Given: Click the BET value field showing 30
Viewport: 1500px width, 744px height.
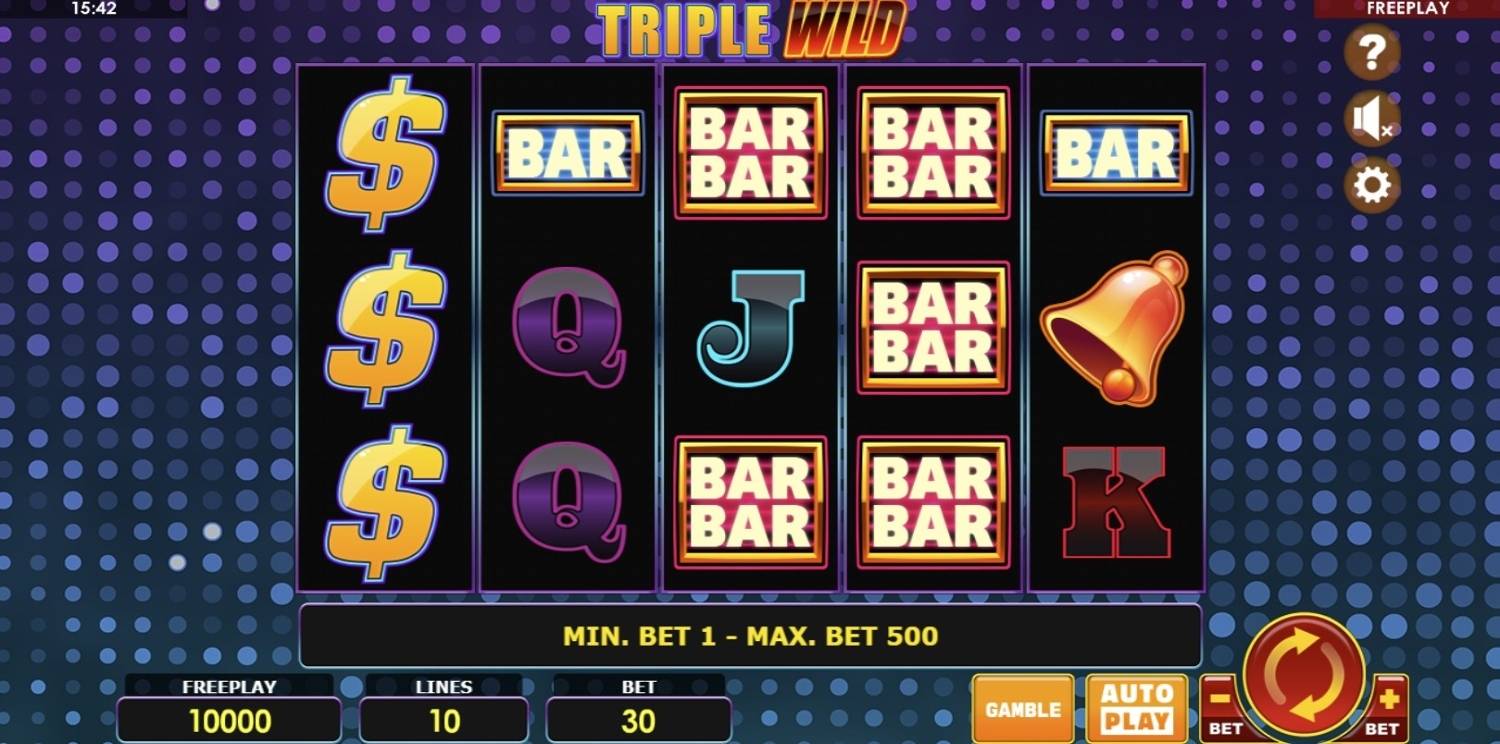Looking at the screenshot, I should pos(638,720).
